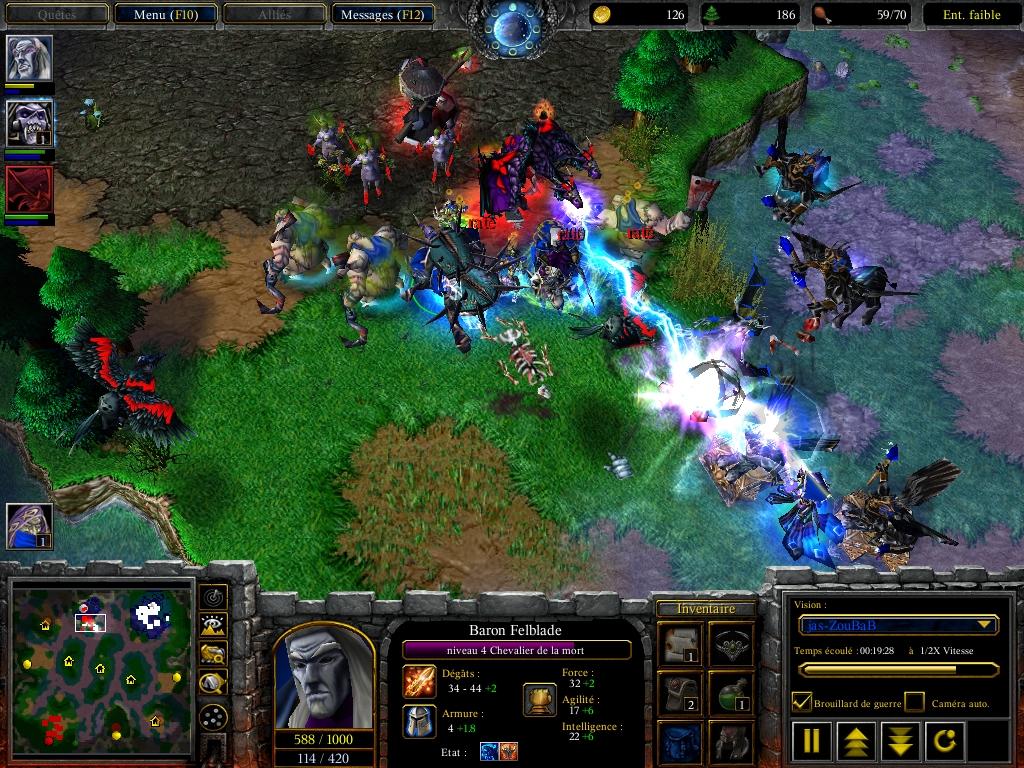Open the Vision player dropdown
Viewport: 1024px width, 768px height.
pos(899,625)
